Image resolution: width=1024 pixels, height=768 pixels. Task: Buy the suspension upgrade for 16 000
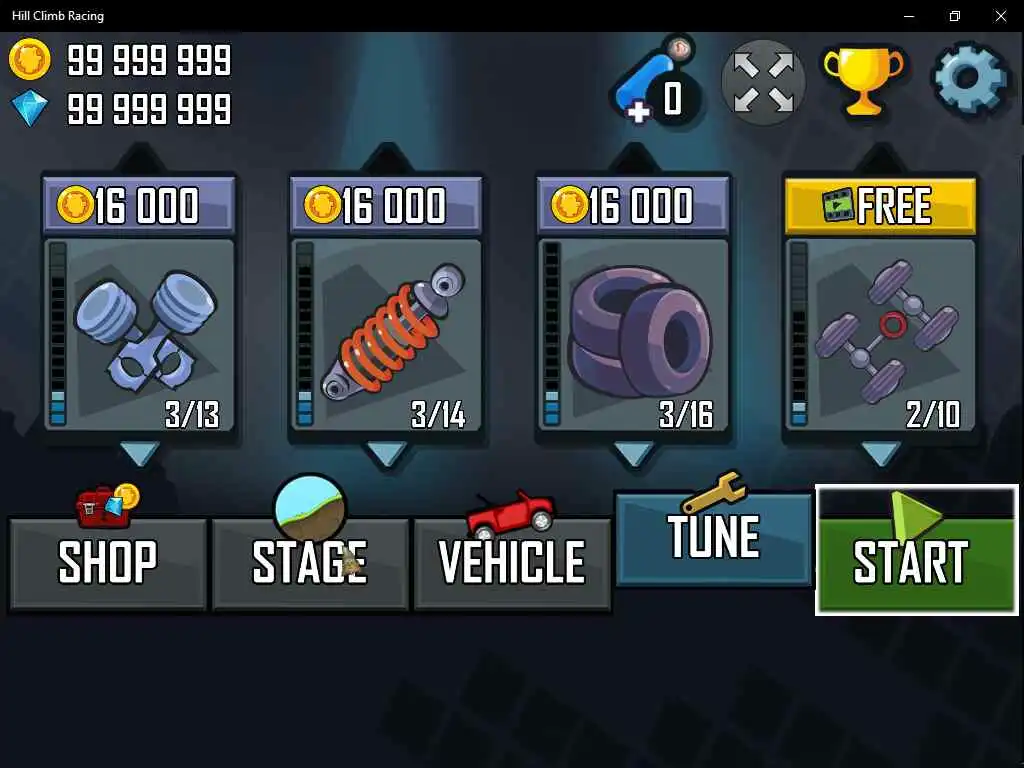coord(386,206)
